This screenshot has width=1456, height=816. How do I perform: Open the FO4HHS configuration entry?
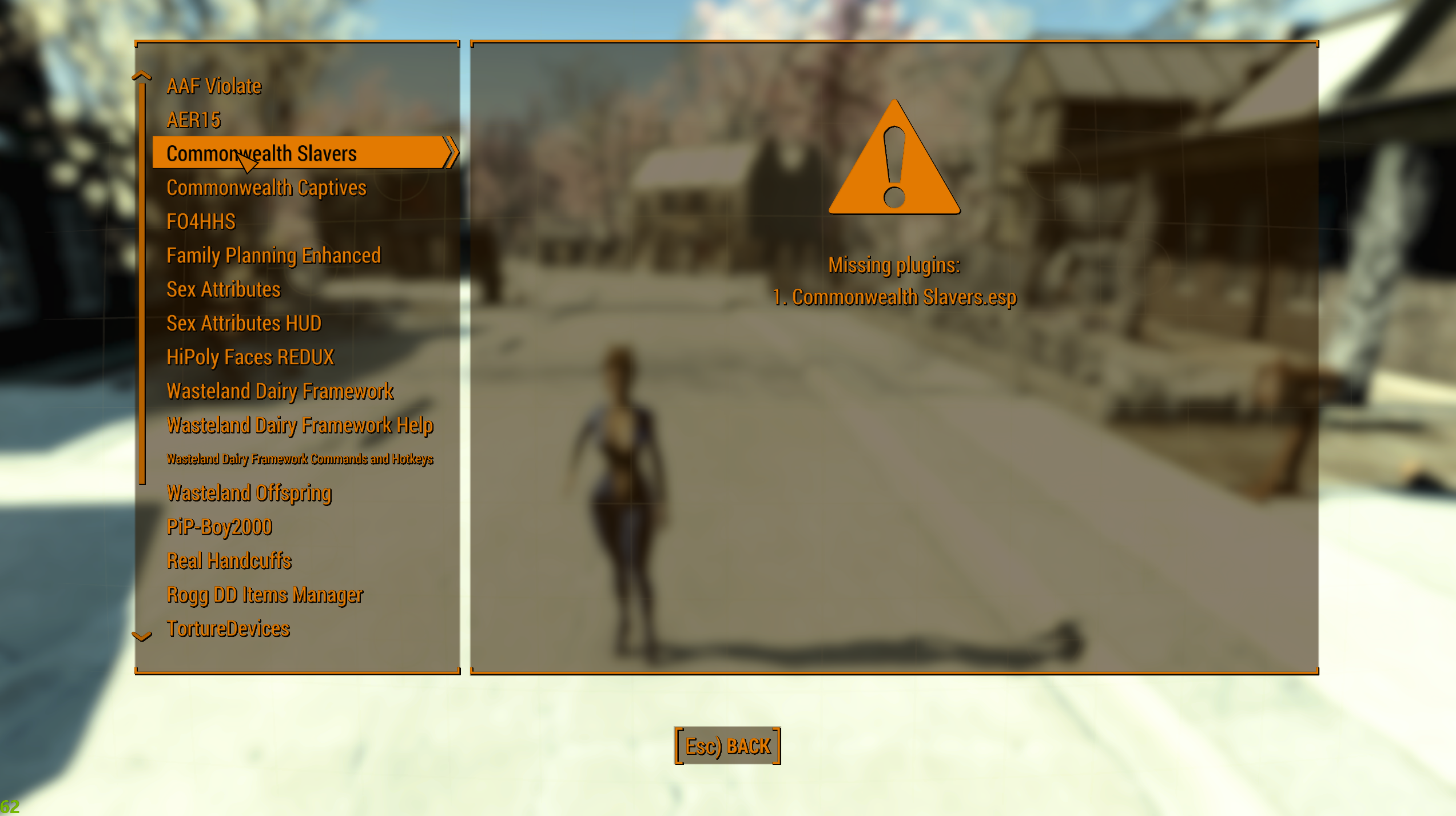coord(201,221)
